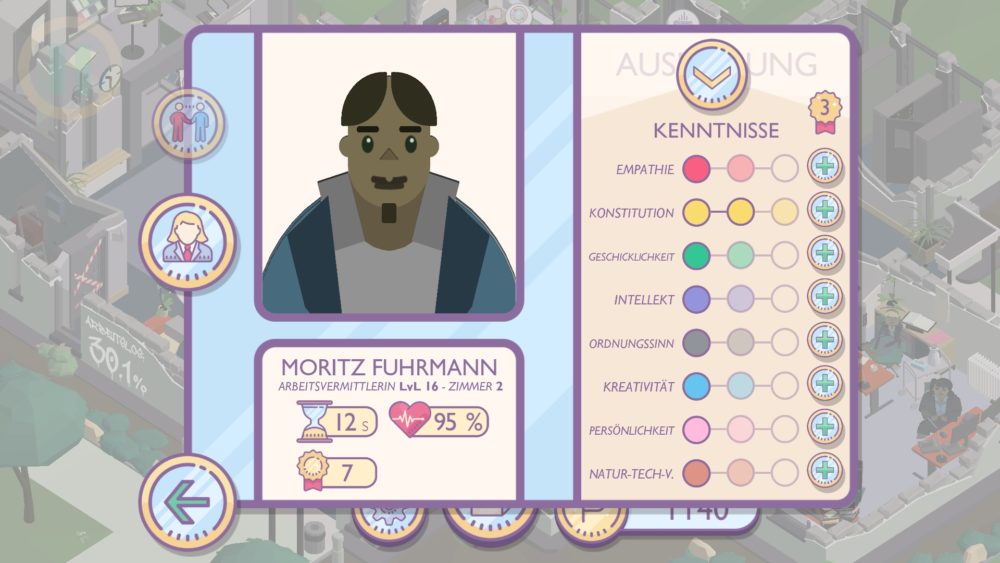Image resolution: width=1000 pixels, height=563 pixels.
Task: Boost the Persönlichkeit skill
Action: click(x=825, y=428)
